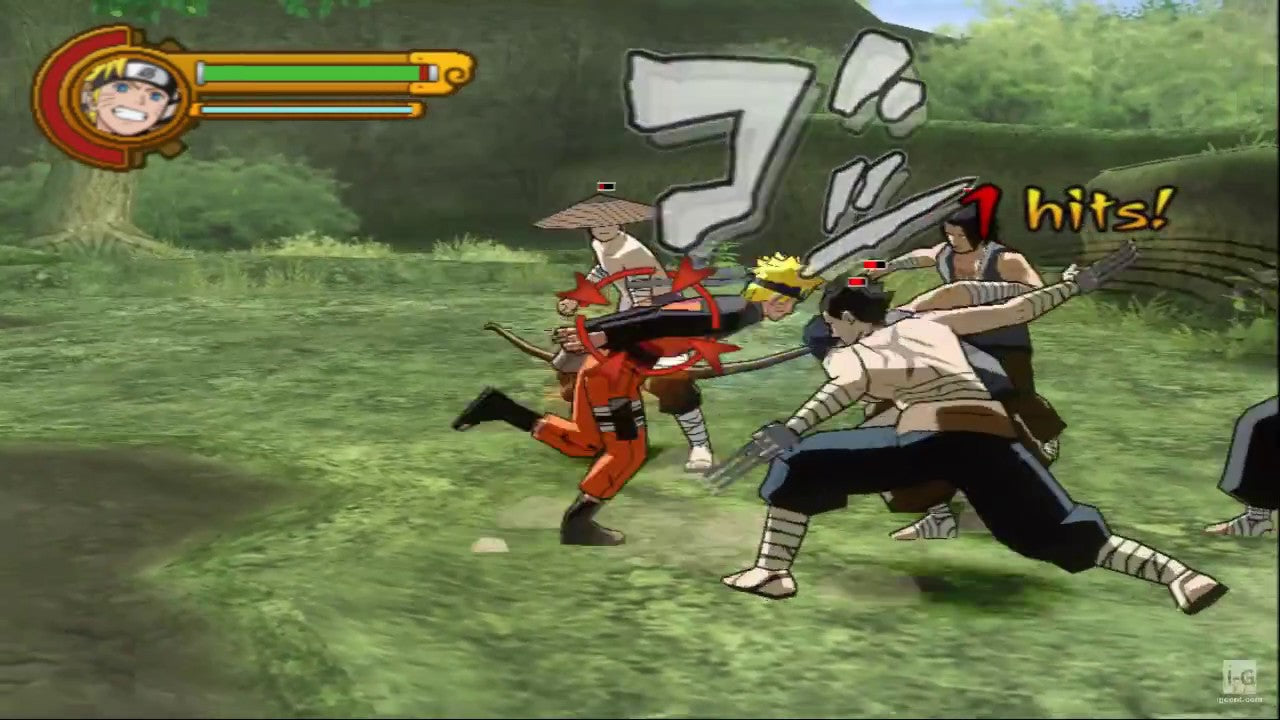Select the straw hat enemy's health indicator icon
1280x720 pixels.
[604, 185]
